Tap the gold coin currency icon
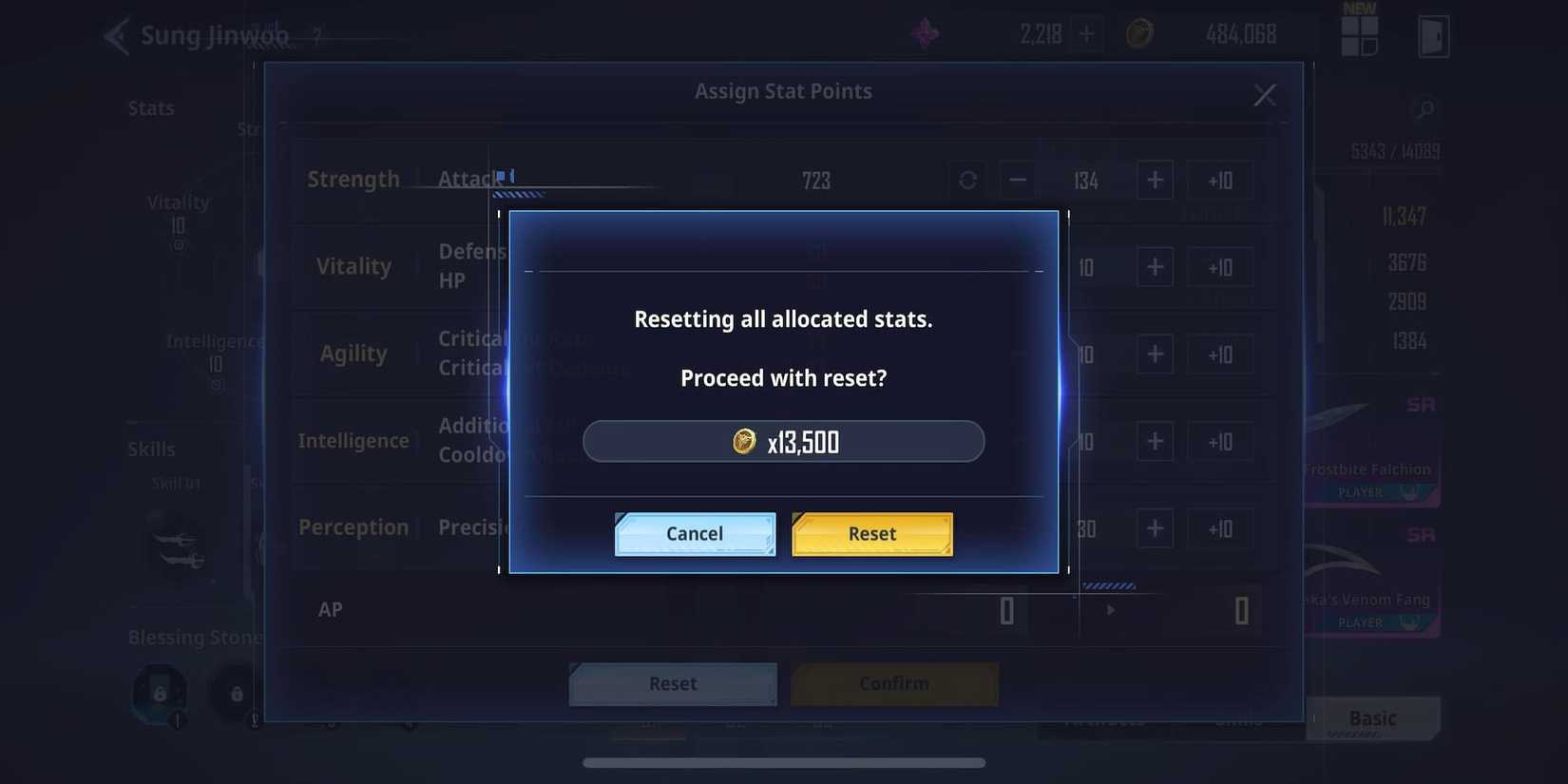Viewport: 1568px width, 784px height. click(x=1139, y=31)
